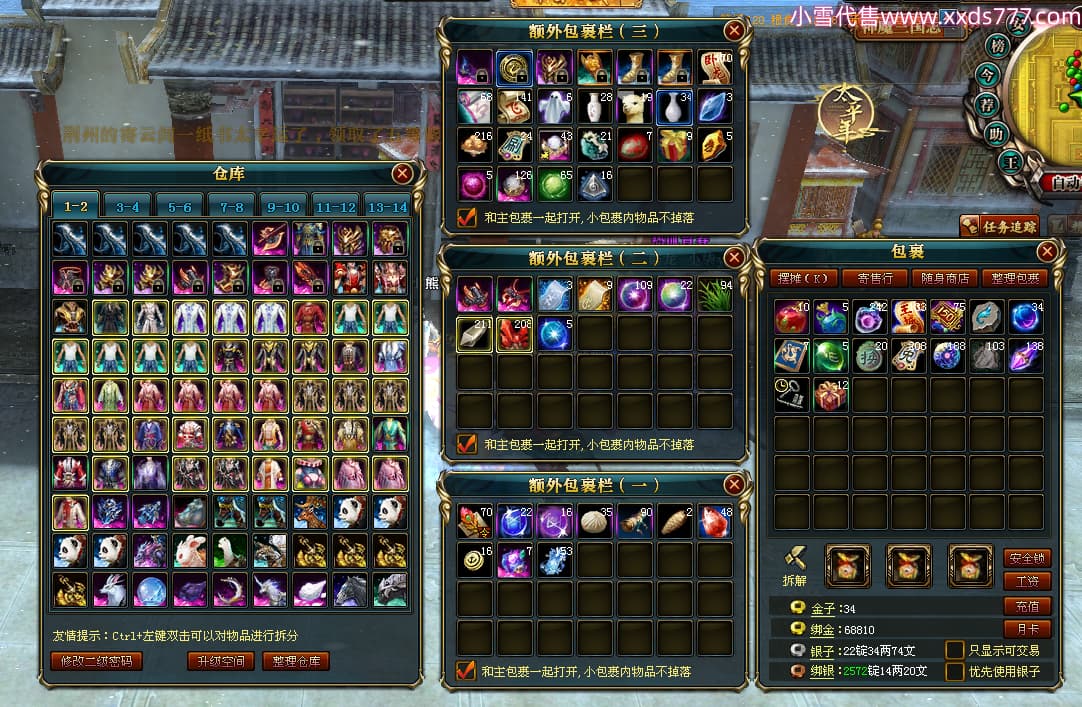Open the 随身商店 portable shop
1082x707 pixels.
click(x=943, y=278)
